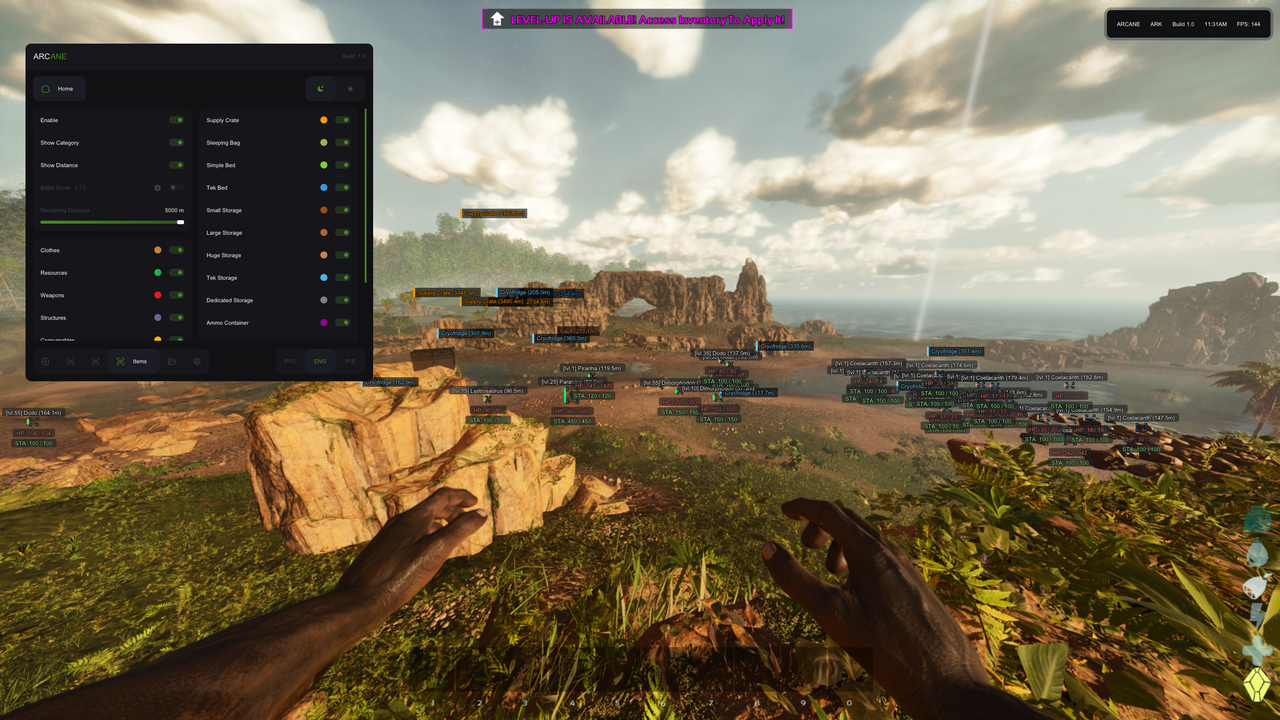The width and height of the screenshot is (1280, 720).
Task: Switch to the dark moon theme
Action: [x=320, y=89]
